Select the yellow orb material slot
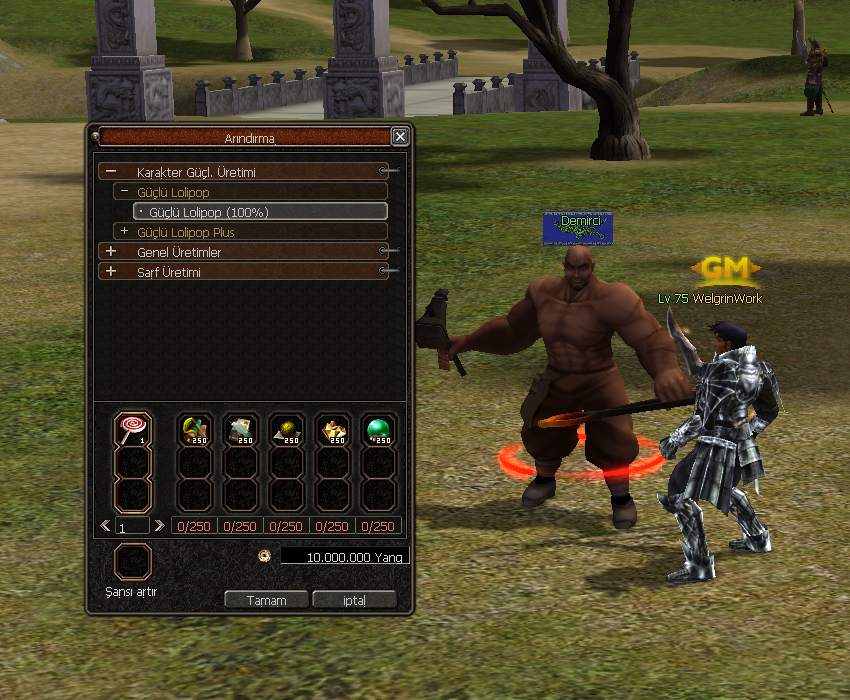 pos(286,430)
